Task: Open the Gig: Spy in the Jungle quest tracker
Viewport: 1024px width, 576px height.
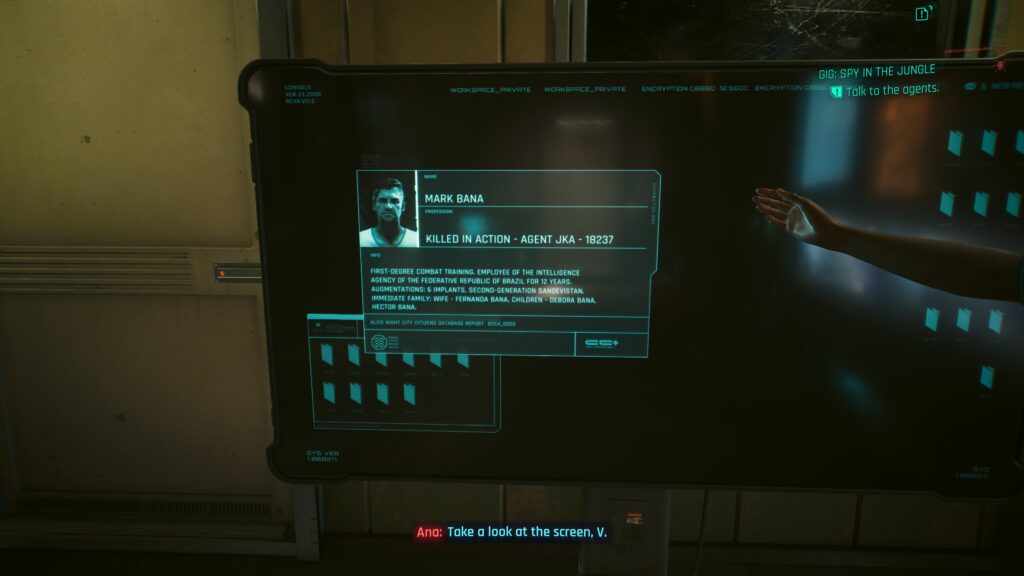Action: click(x=877, y=70)
